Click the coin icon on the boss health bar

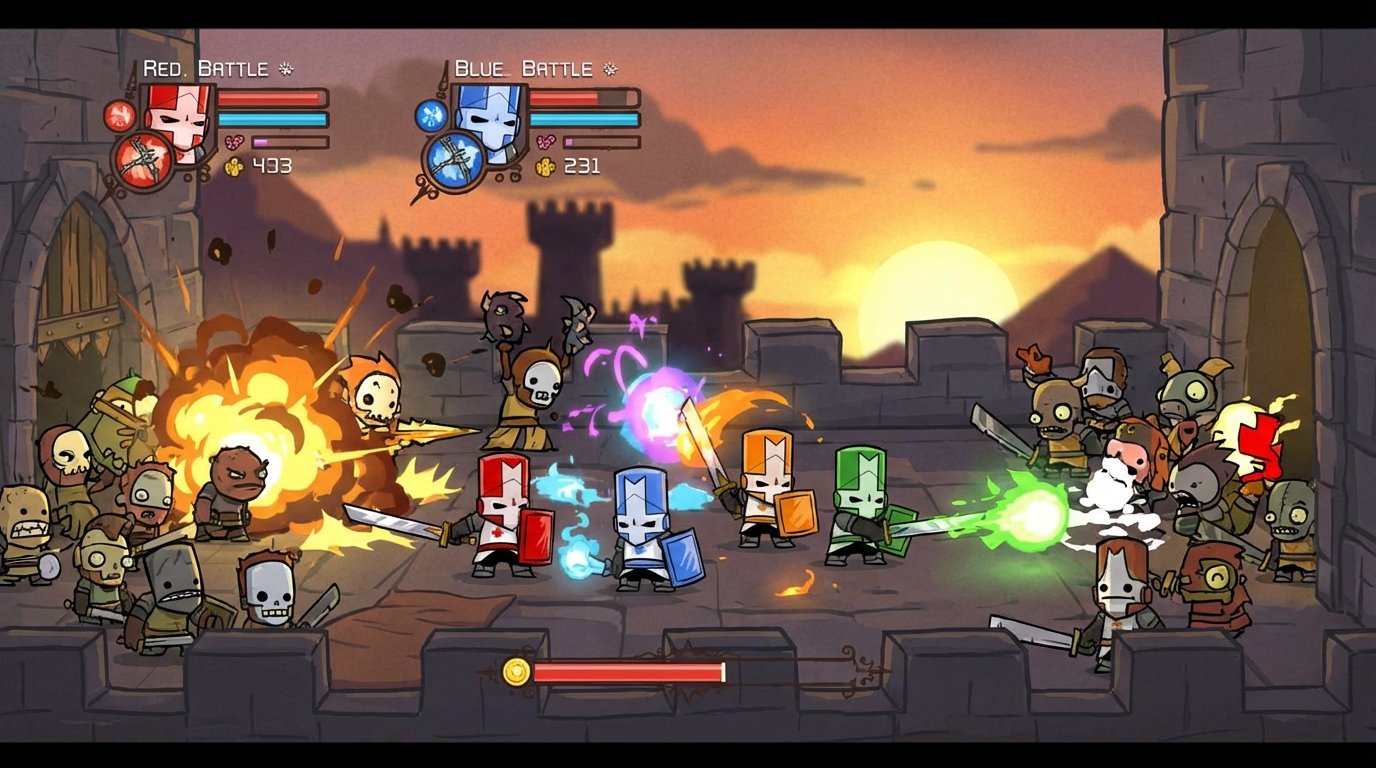coord(518,671)
